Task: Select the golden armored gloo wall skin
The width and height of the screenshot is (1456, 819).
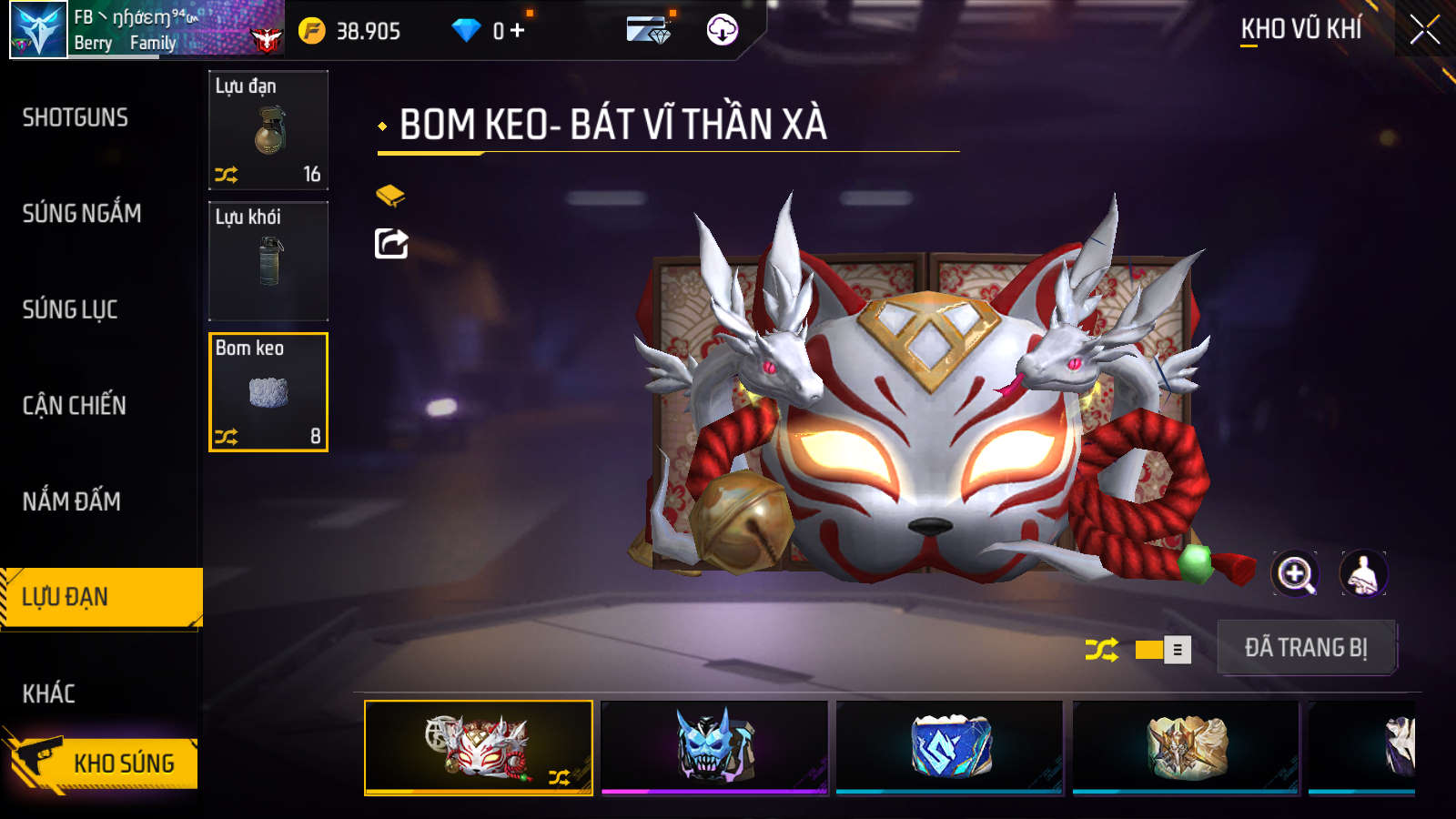Action: (x=1186, y=747)
